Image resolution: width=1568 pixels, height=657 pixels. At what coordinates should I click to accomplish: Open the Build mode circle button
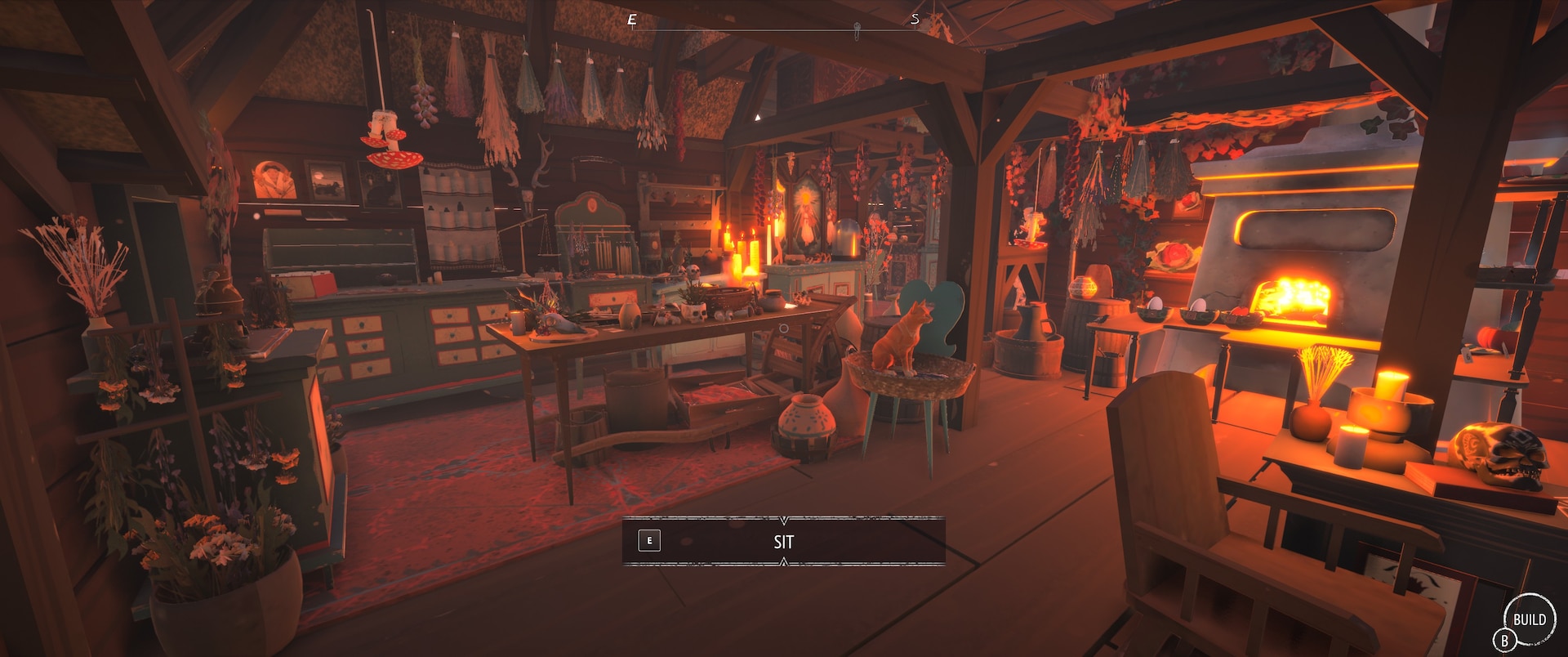coord(1529,619)
